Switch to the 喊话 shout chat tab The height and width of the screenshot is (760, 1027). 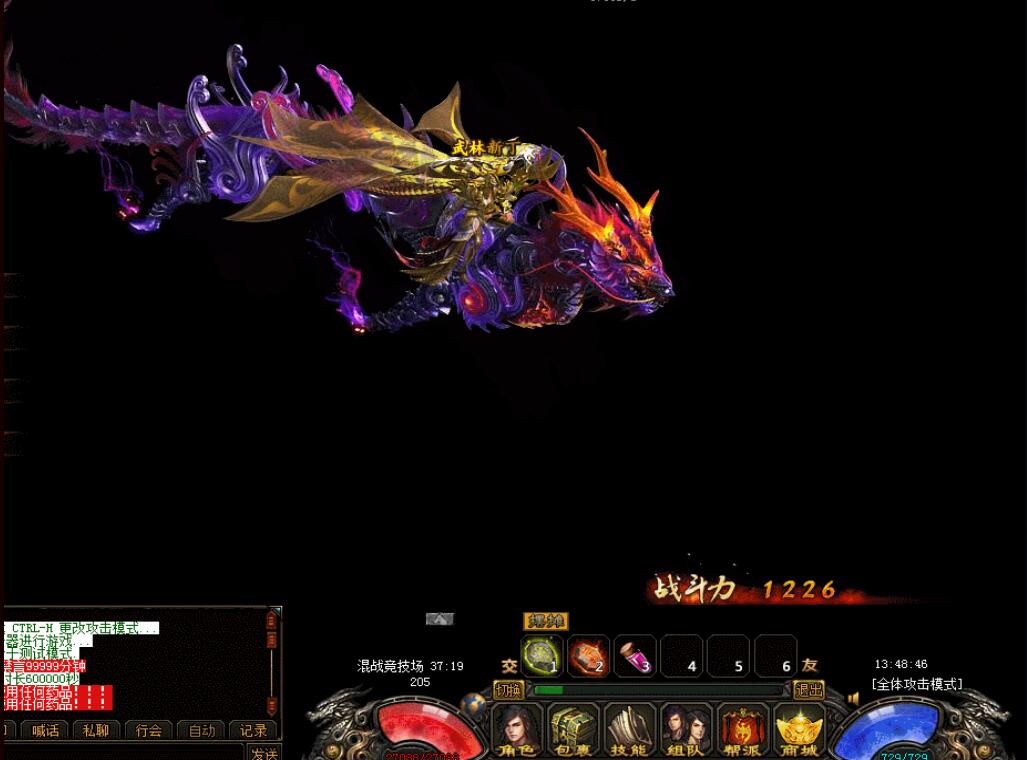45,731
